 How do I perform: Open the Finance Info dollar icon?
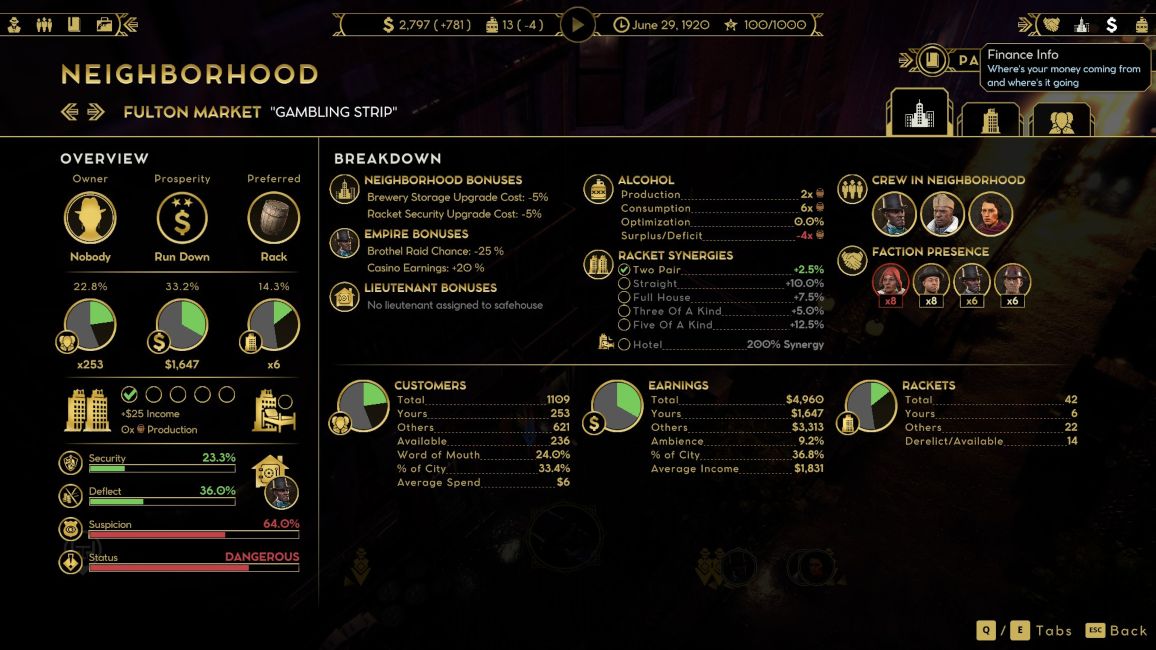pyautogui.click(x=1111, y=24)
